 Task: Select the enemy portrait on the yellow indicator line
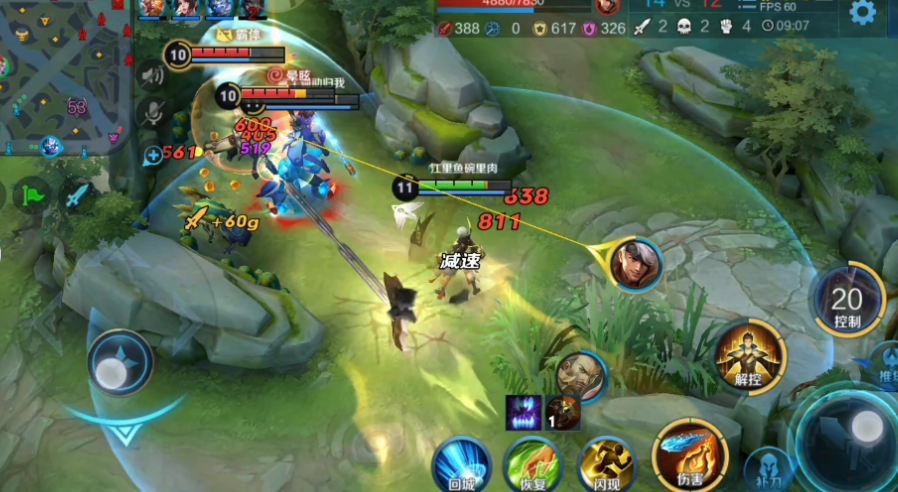coord(636,264)
